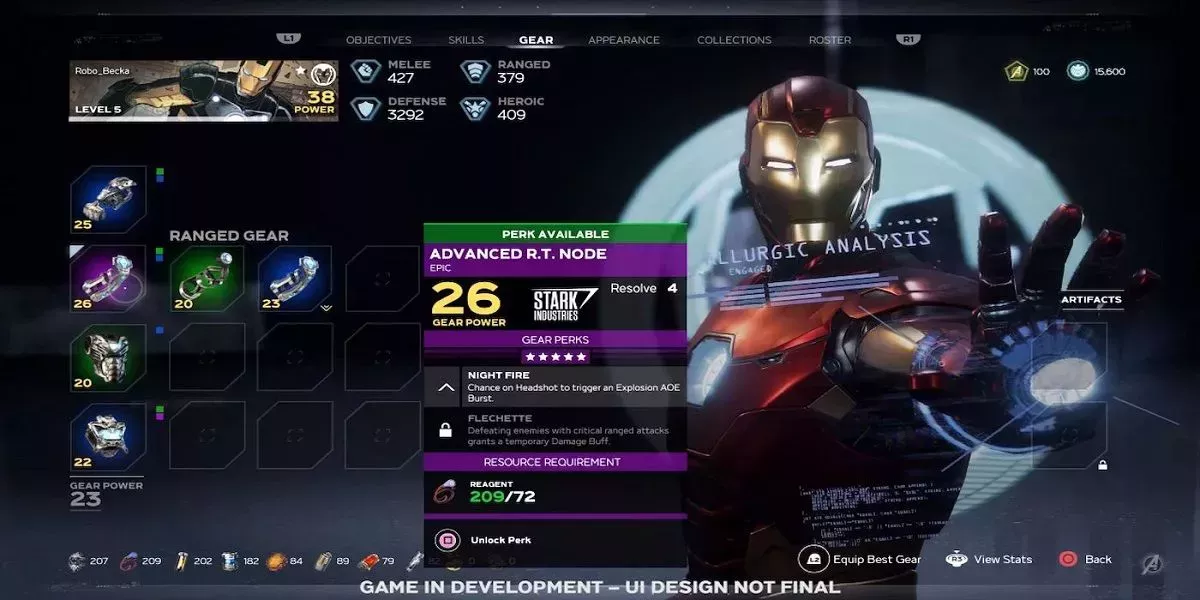Switch to the Roster tab
Screen dimensions: 1200x600
click(x=830, y=40)
